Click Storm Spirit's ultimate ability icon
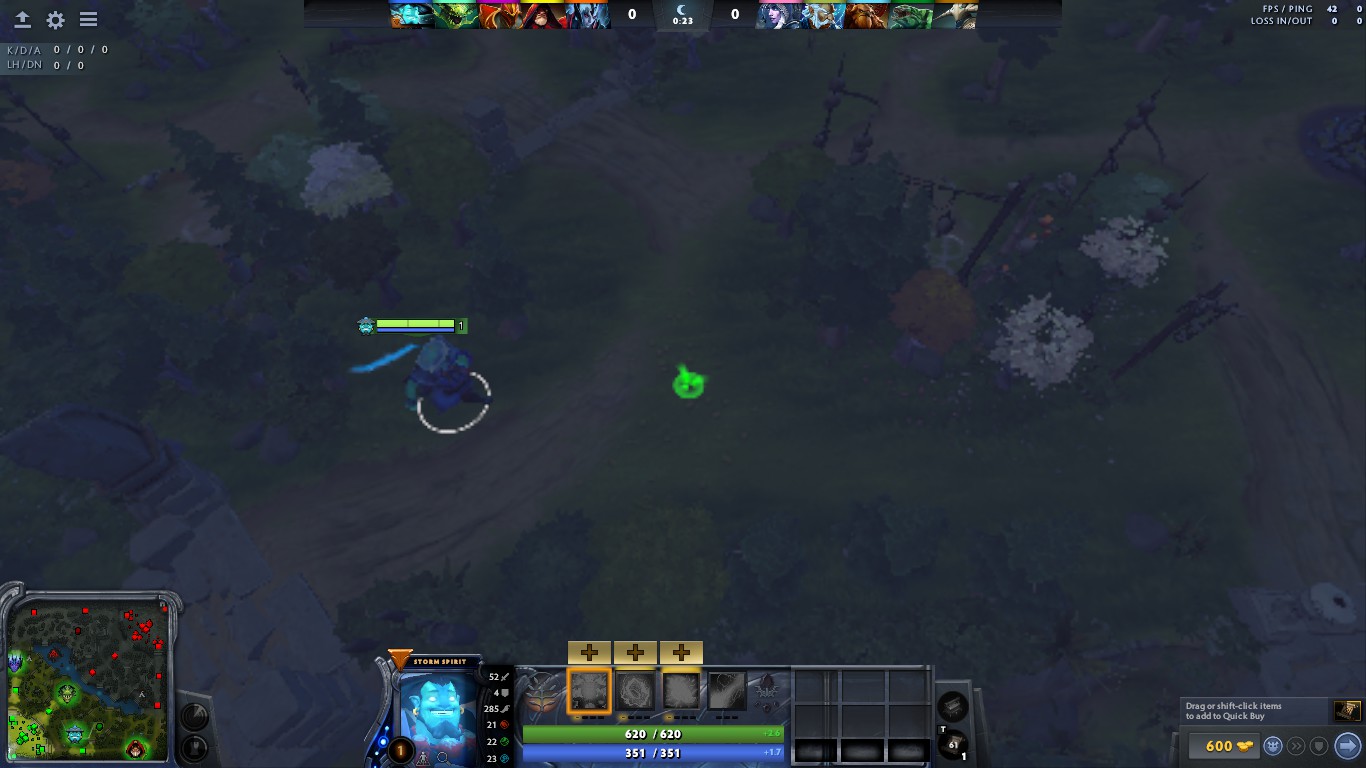This screenshot has width=1366, height=768. click(727, 692)
